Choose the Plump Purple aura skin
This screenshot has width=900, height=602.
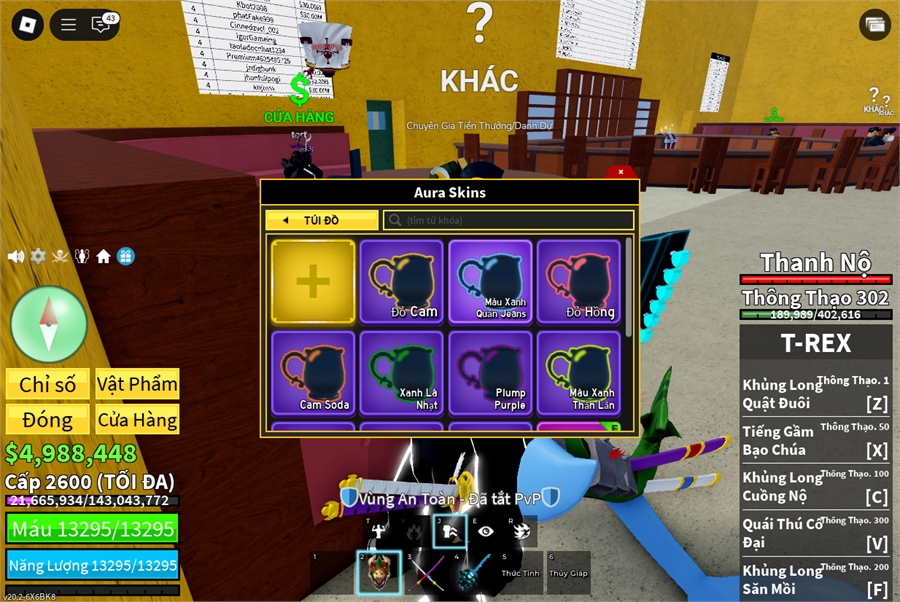point(490,373)
